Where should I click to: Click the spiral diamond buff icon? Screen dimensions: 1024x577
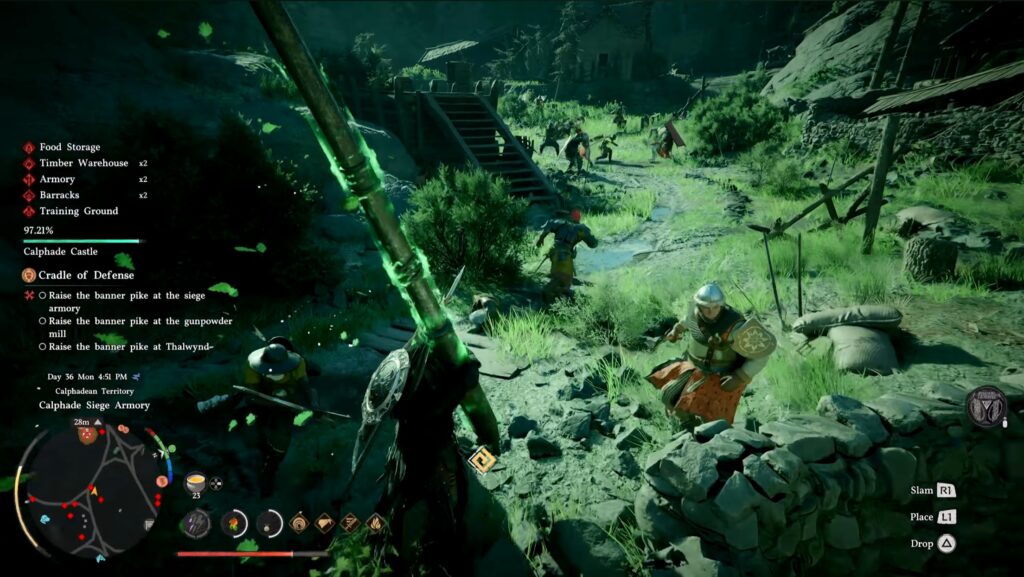[x=299, y=522]
